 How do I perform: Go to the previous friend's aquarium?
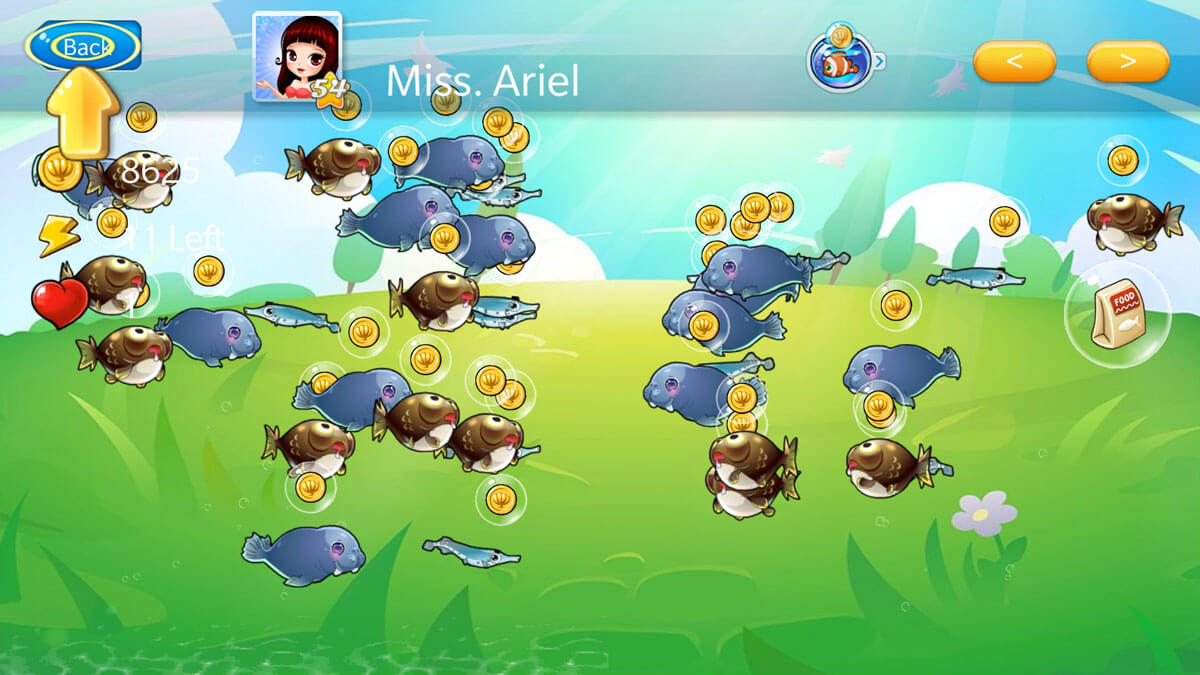(1014, 62)
